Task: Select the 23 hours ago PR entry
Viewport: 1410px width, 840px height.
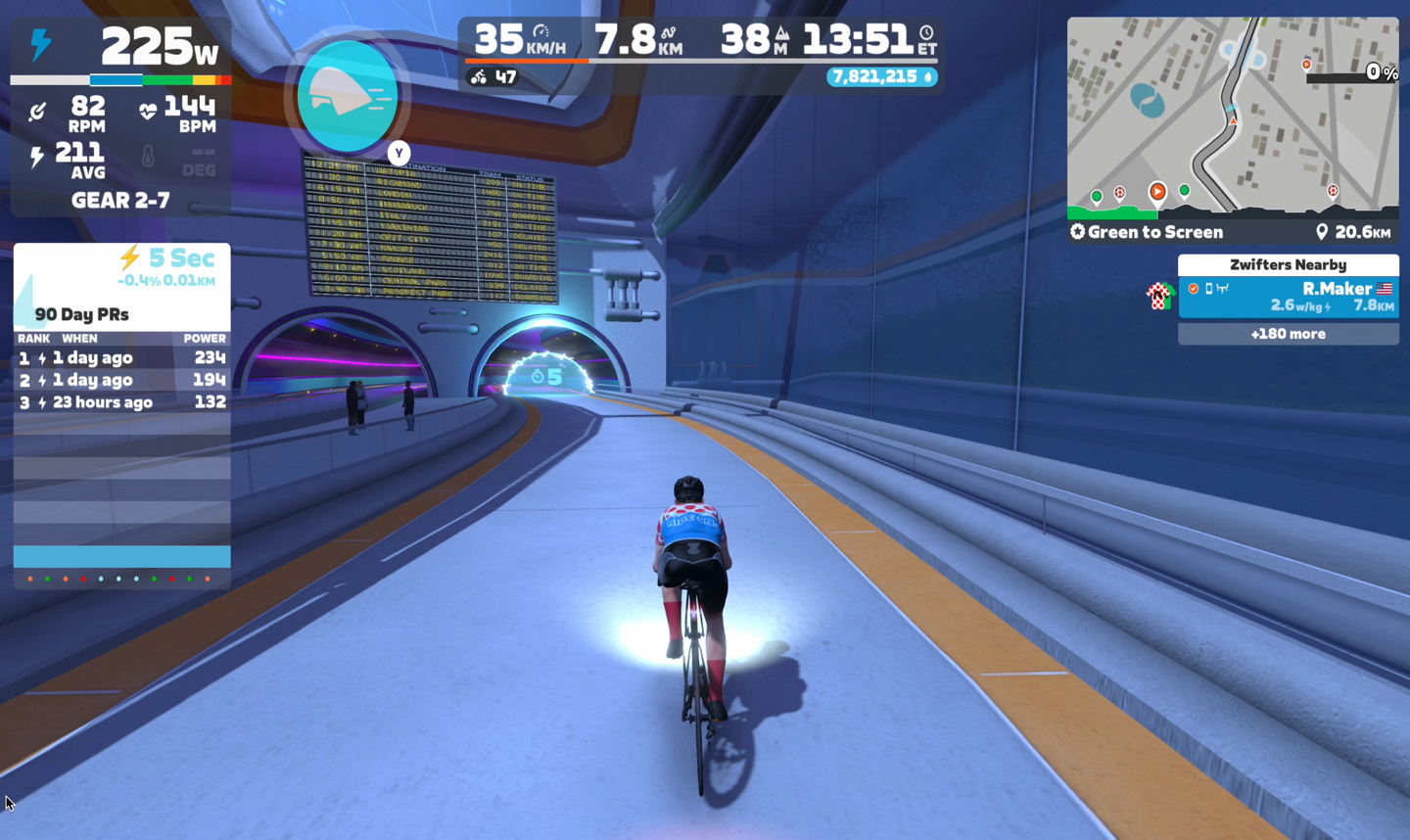Action: tap(121, 402)
